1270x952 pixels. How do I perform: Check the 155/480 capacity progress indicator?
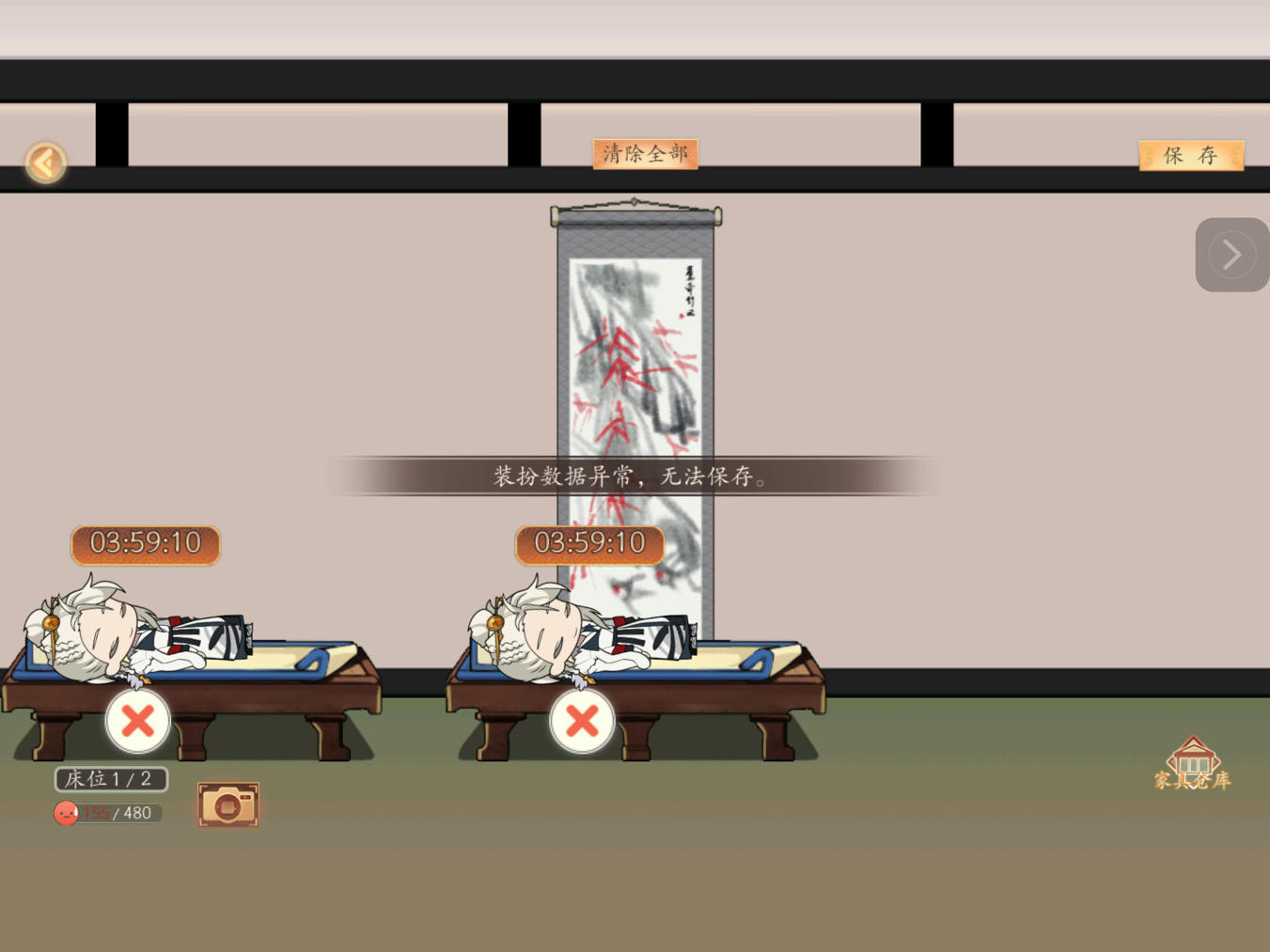[108, 813]
